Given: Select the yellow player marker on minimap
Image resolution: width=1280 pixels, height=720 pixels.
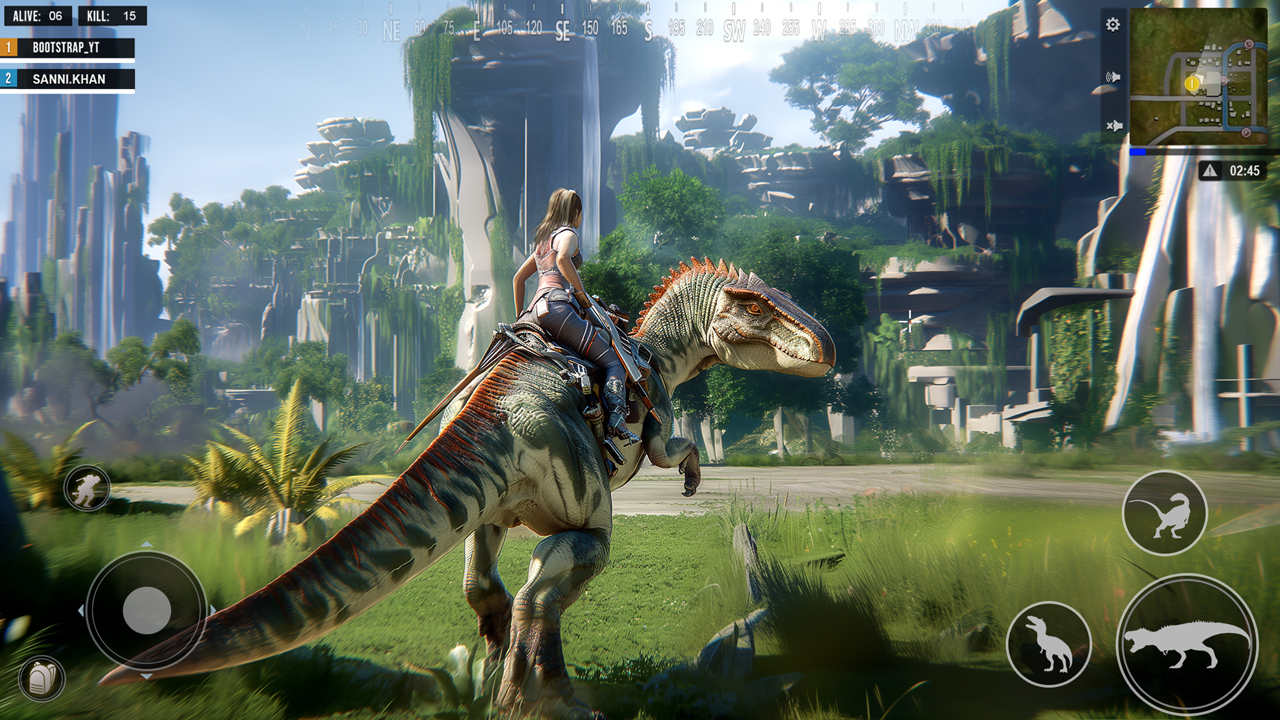Looking at the screenshot, I should click(x=1192, y=84).
